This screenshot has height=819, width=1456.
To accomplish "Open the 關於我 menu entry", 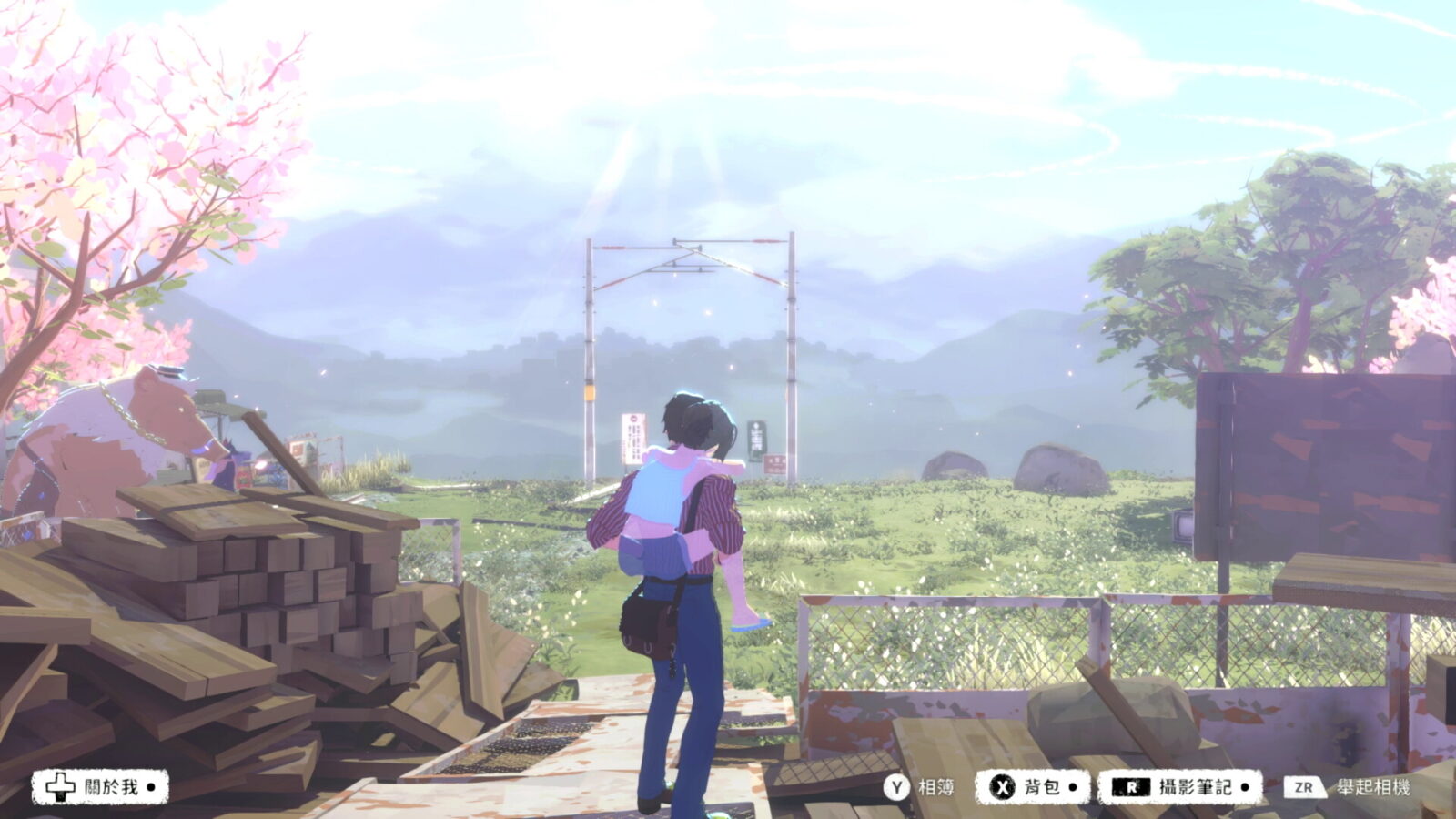I will pyautogui.click(x=111, y=786).
